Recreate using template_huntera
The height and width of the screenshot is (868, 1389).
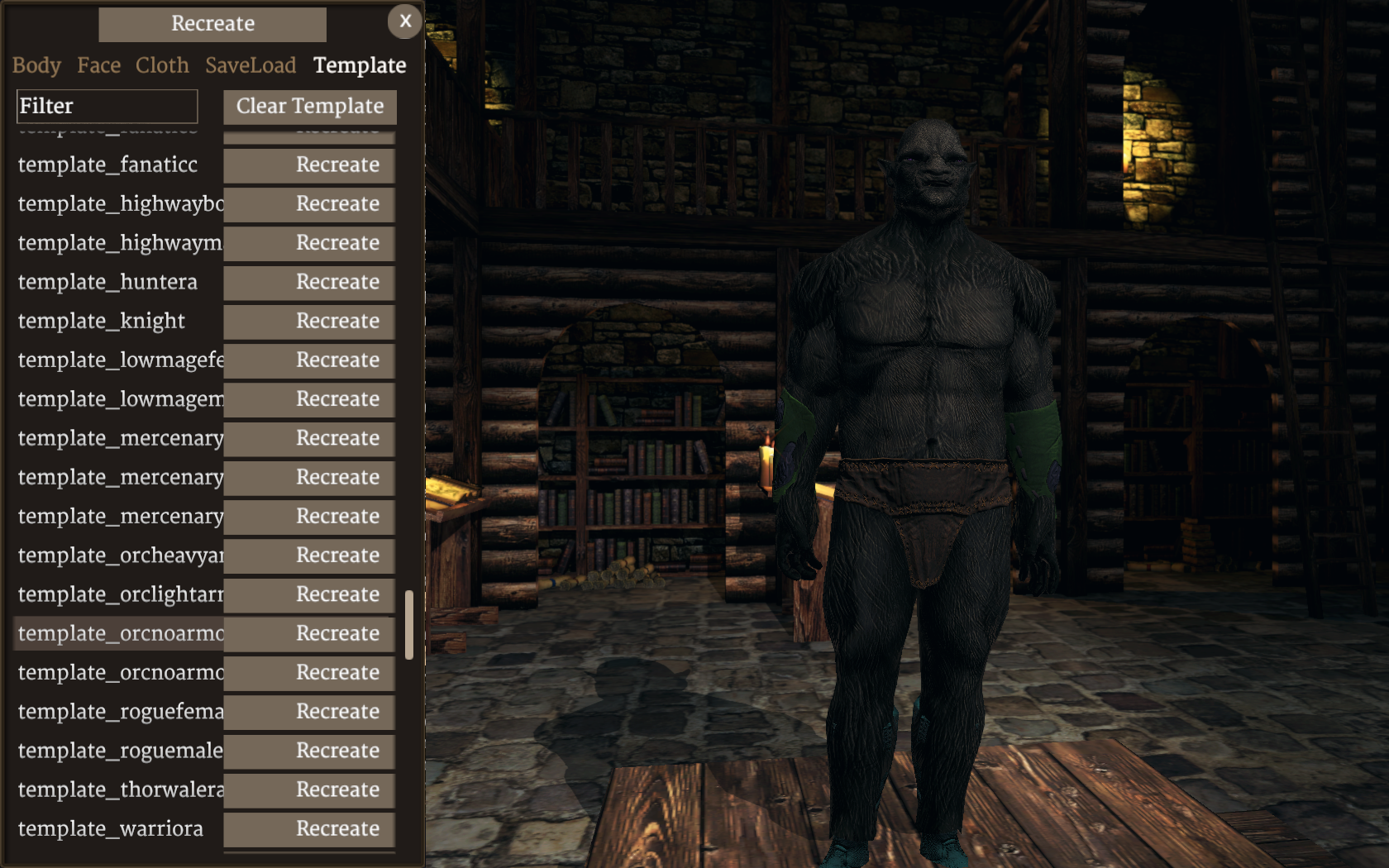click(309, 283)
